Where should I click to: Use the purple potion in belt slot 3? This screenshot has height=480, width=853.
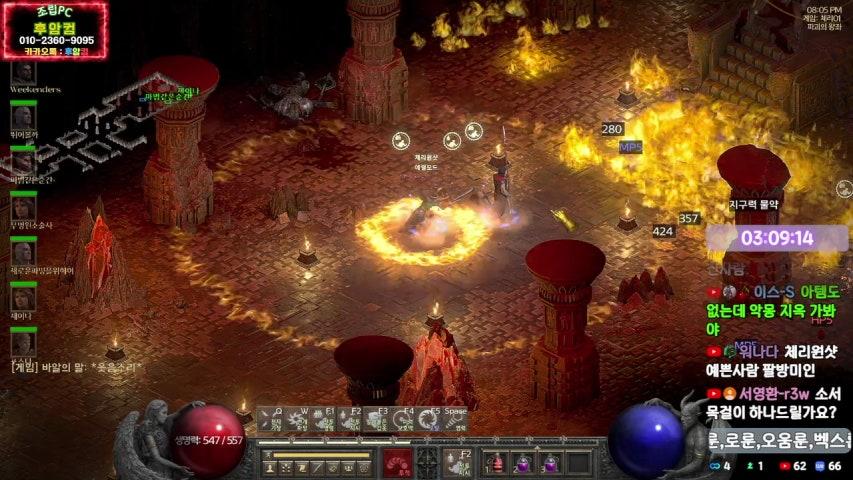coord(549,463)
